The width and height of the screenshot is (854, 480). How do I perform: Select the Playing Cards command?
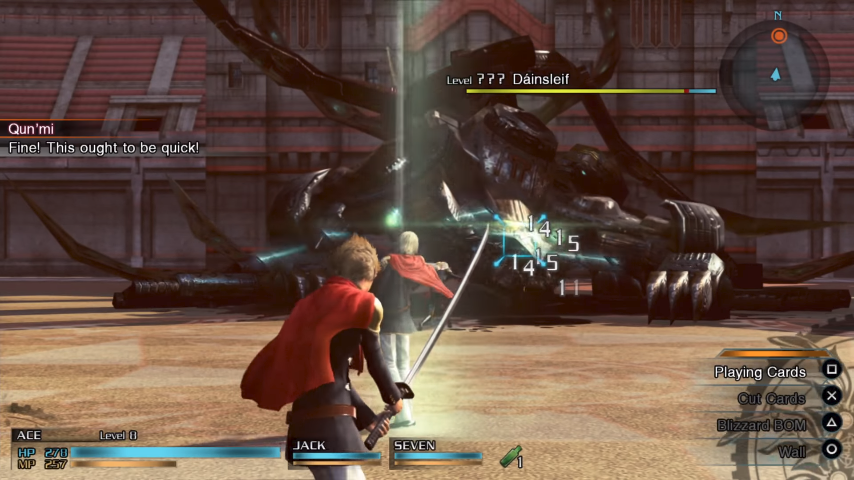pos(760,372)
